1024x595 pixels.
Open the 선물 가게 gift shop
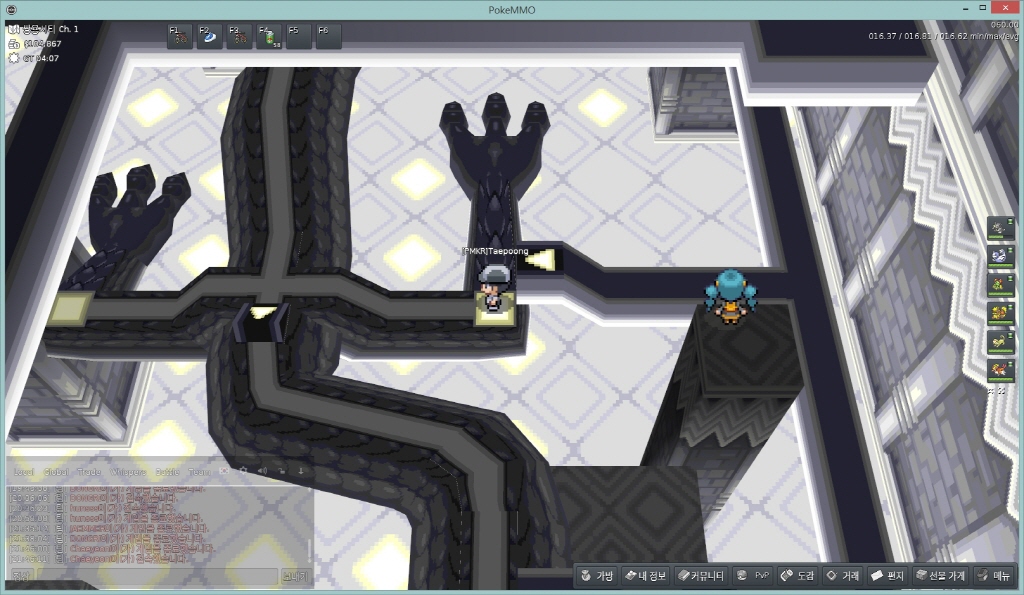940,576
